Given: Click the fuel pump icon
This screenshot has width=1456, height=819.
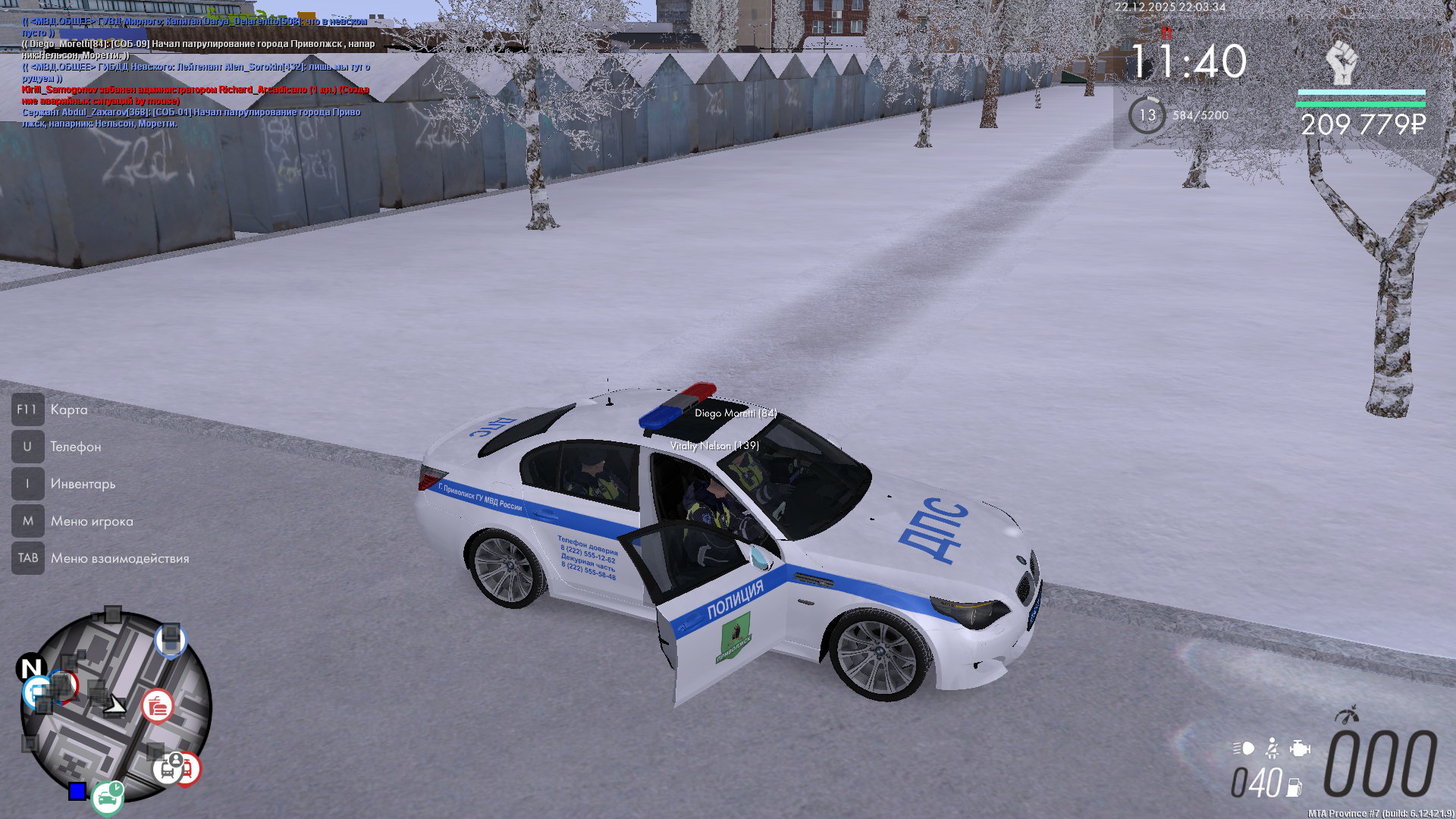Looking at the screenshot, I should pyautogui.click(x=1294, y=788).
